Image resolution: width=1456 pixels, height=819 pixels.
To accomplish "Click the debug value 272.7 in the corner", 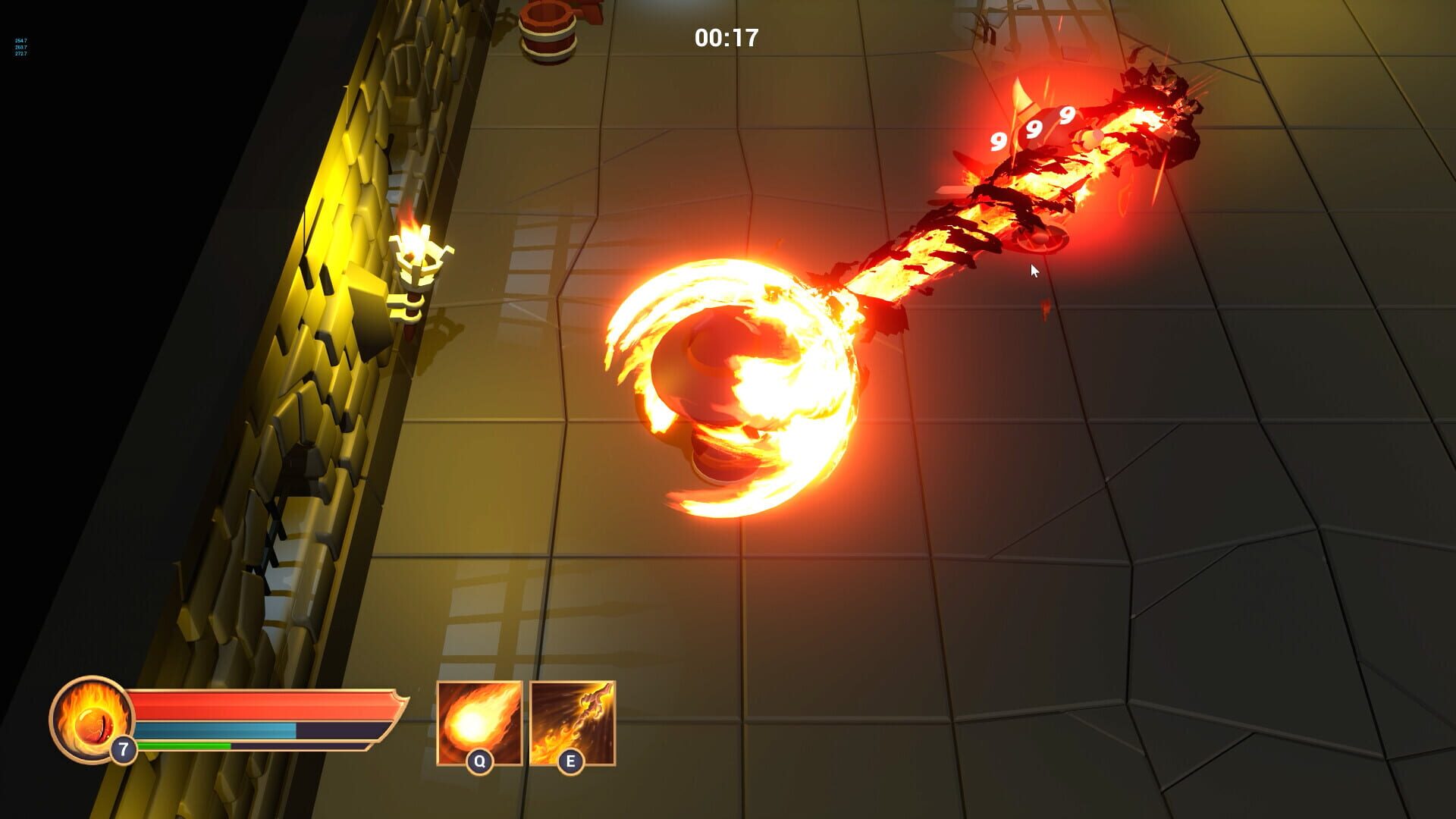I will click(x=20, y=53).
